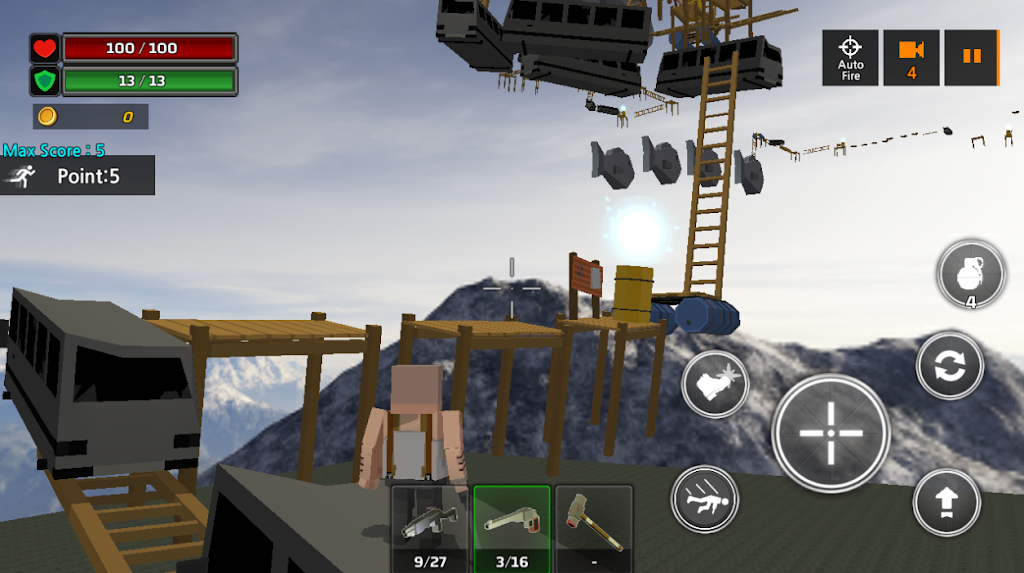The image size is (1024, 573).
Task: Tap the weapon swap arrows button
Action: (950, 366)
